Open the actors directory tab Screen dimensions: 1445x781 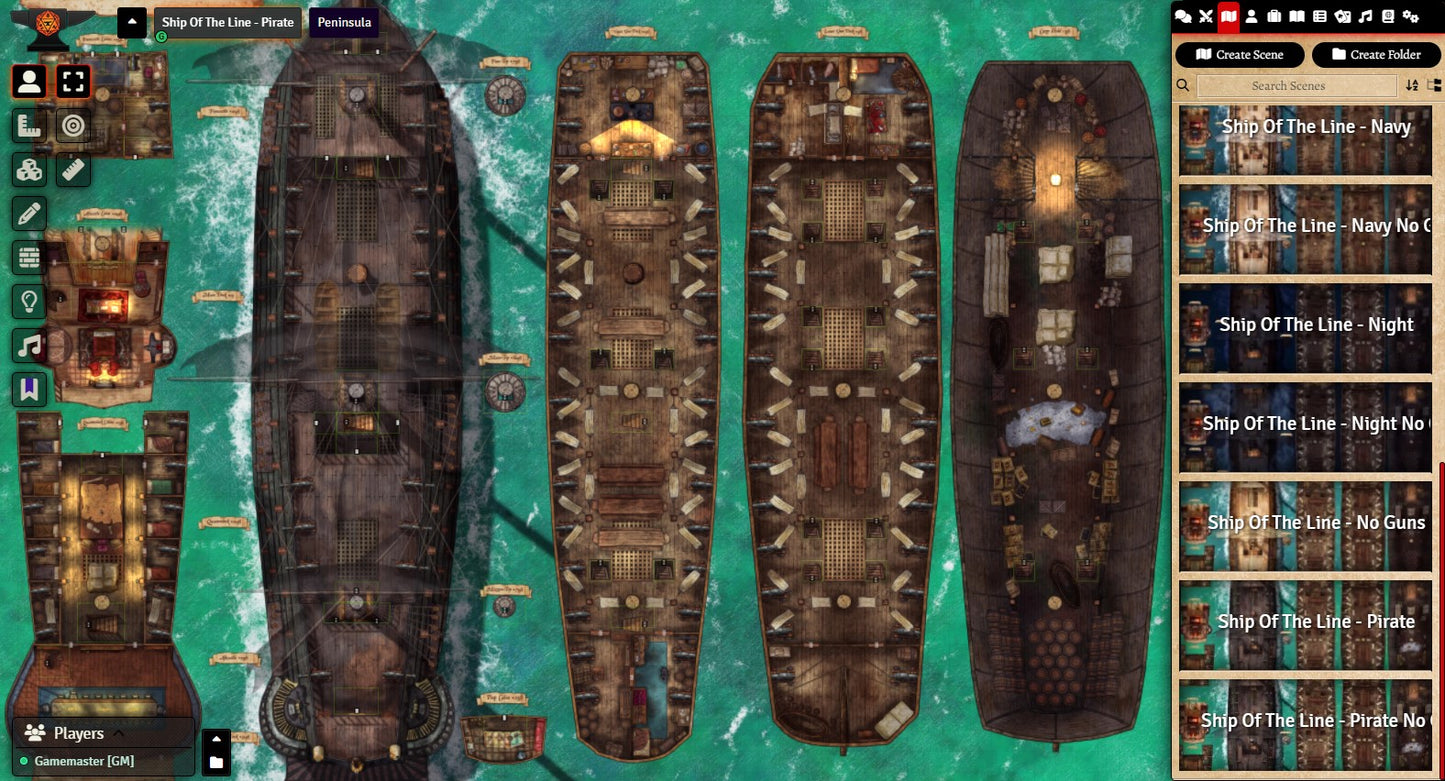[1251, 16]
